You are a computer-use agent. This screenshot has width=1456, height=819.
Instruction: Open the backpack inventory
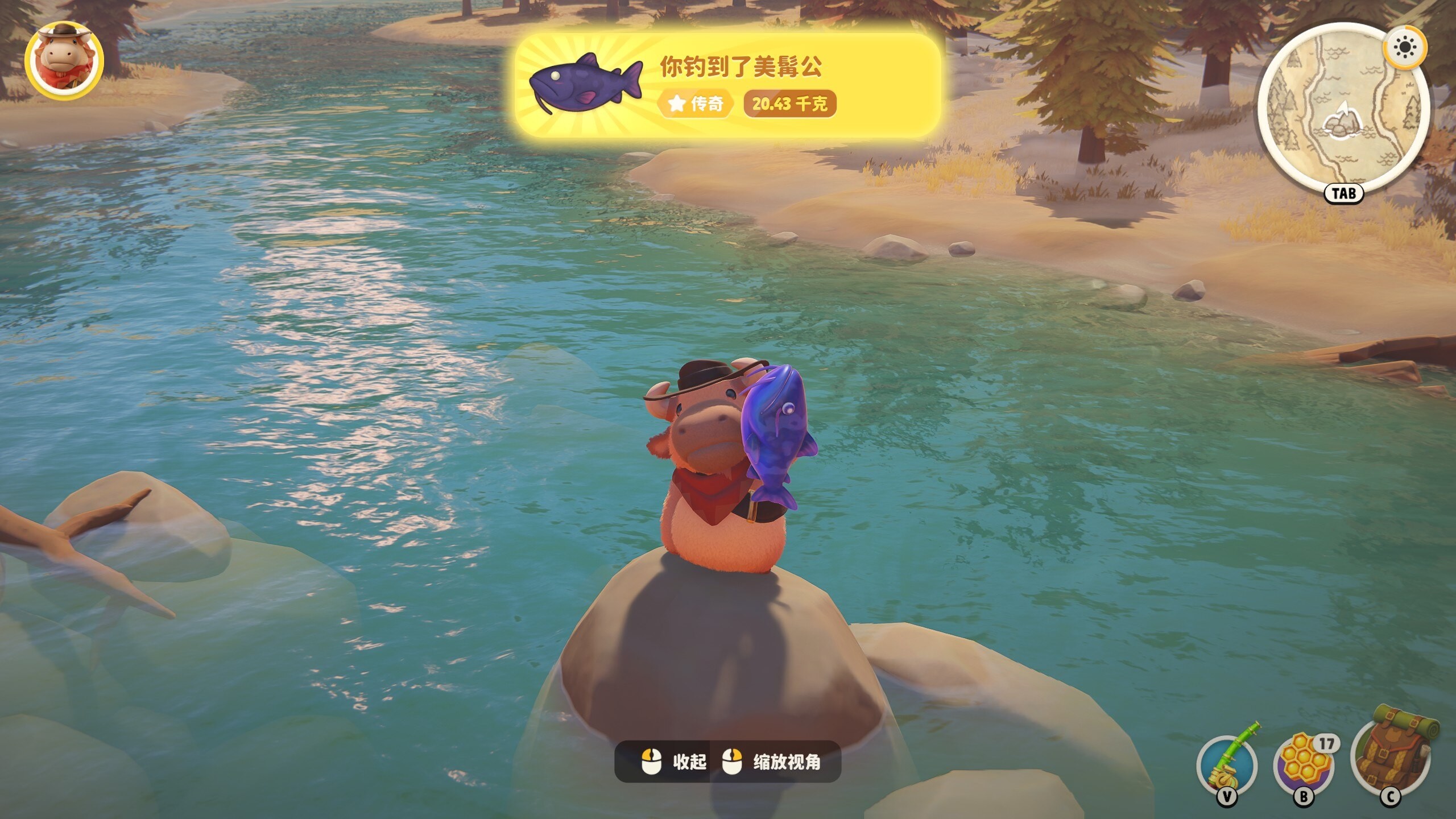click(1391, 754)
